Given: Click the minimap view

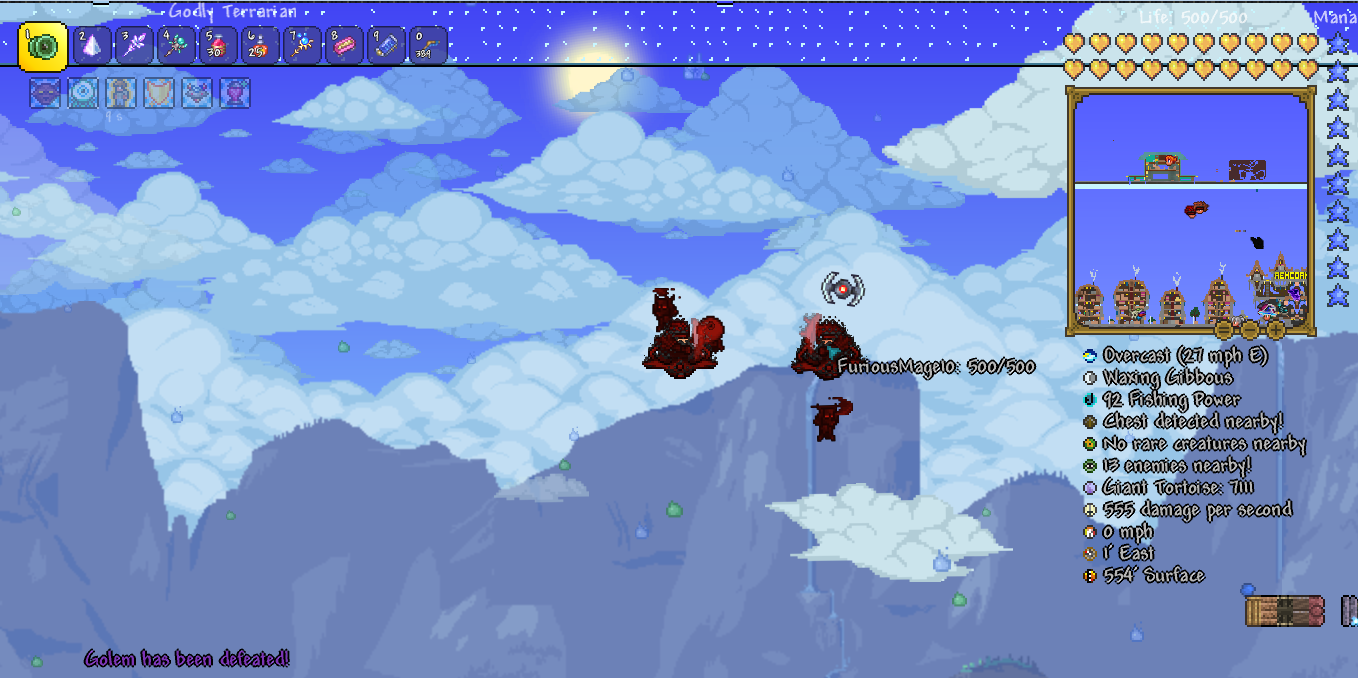Looking at the screenshot, I should click(x=1189, y=210).
